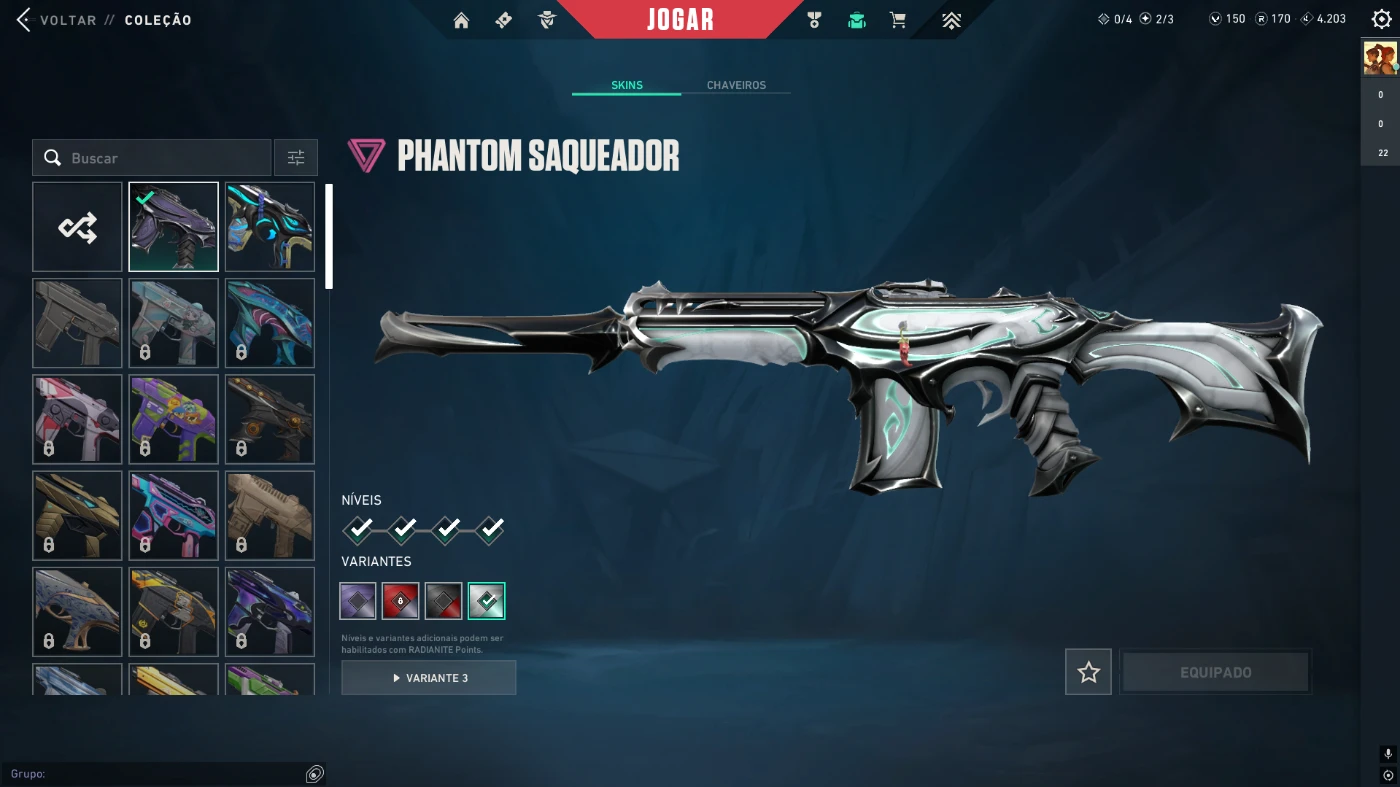This screenshot has width=1400, height=787.
Task: Start a match with JOGAR
Action: [680, 20]
